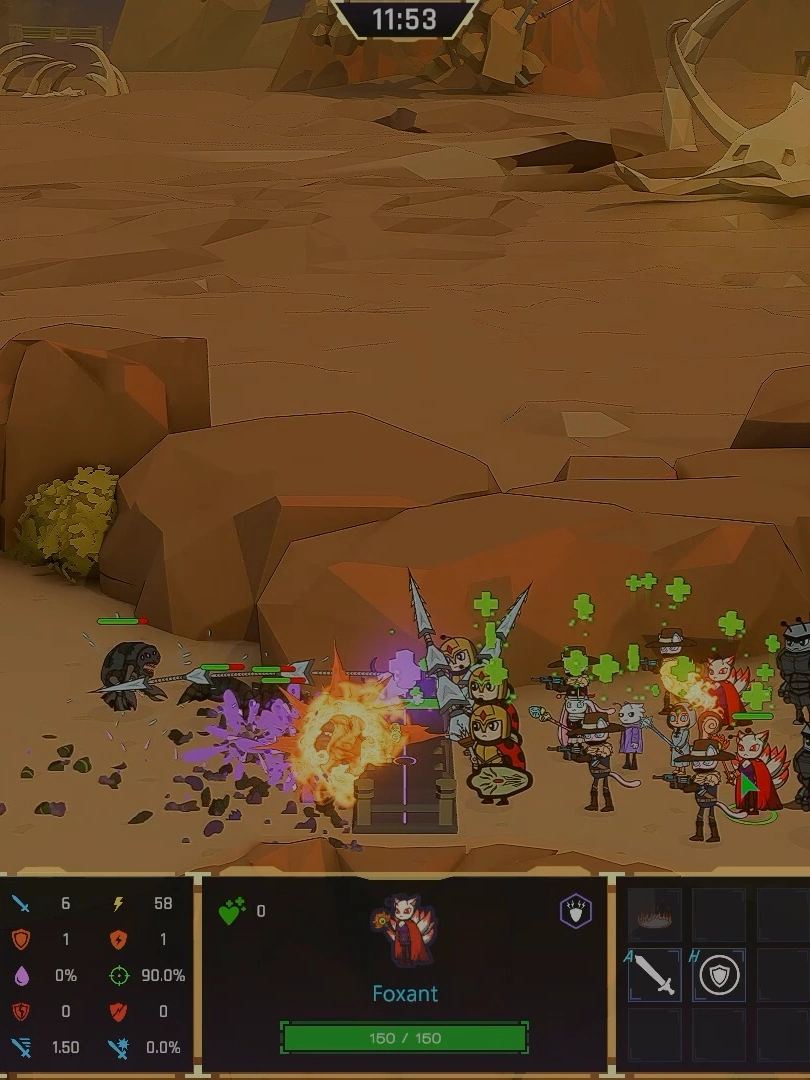The image size is (810, 1080).
Task: Click the Foxant unit portrait
Action: (404, 930)
